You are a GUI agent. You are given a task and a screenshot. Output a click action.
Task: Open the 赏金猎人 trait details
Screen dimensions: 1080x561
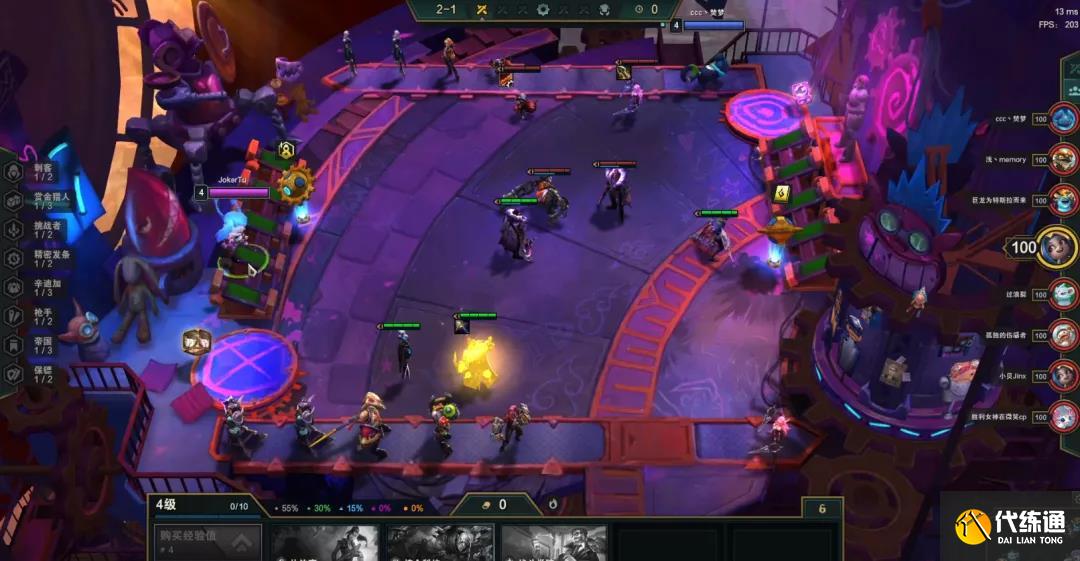(32, 201)
